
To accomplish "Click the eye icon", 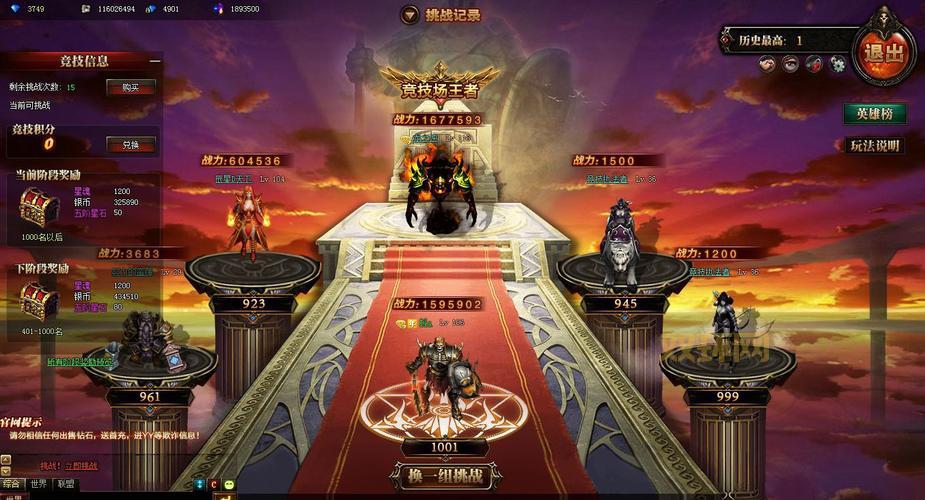I will click(x=790, y=65).
